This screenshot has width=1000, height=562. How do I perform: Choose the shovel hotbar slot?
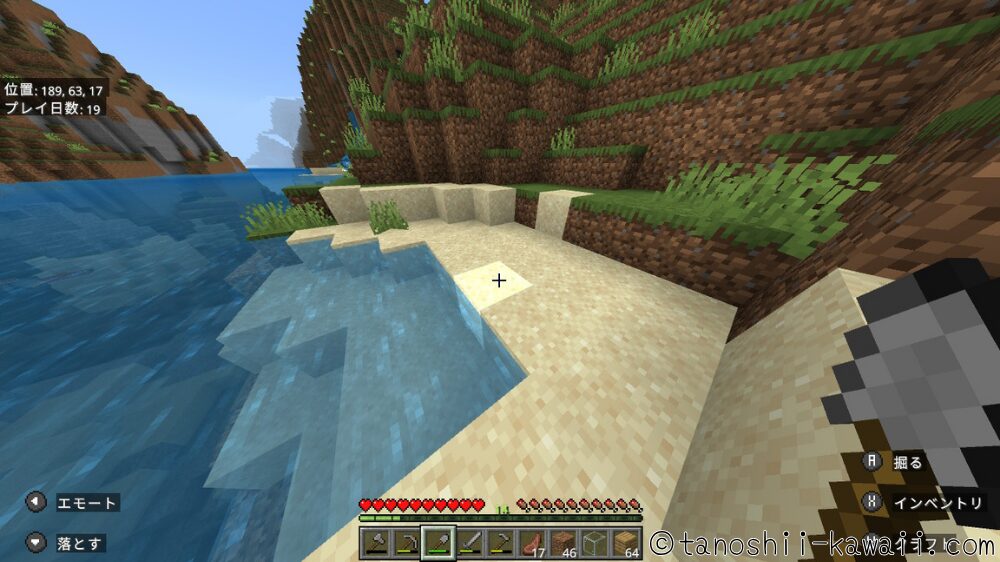438,543
